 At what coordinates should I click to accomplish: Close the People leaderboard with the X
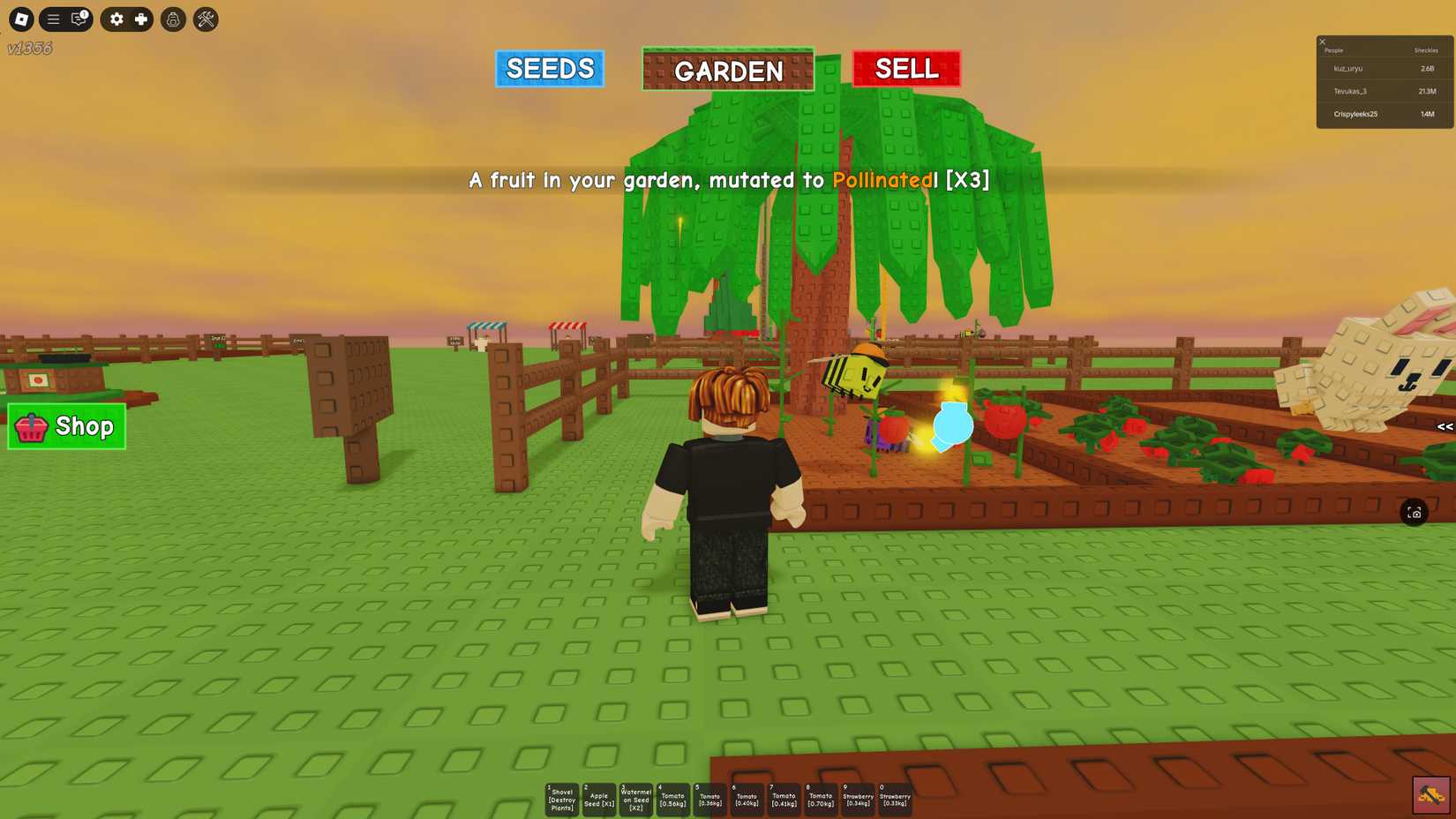tap(1322, 41)
